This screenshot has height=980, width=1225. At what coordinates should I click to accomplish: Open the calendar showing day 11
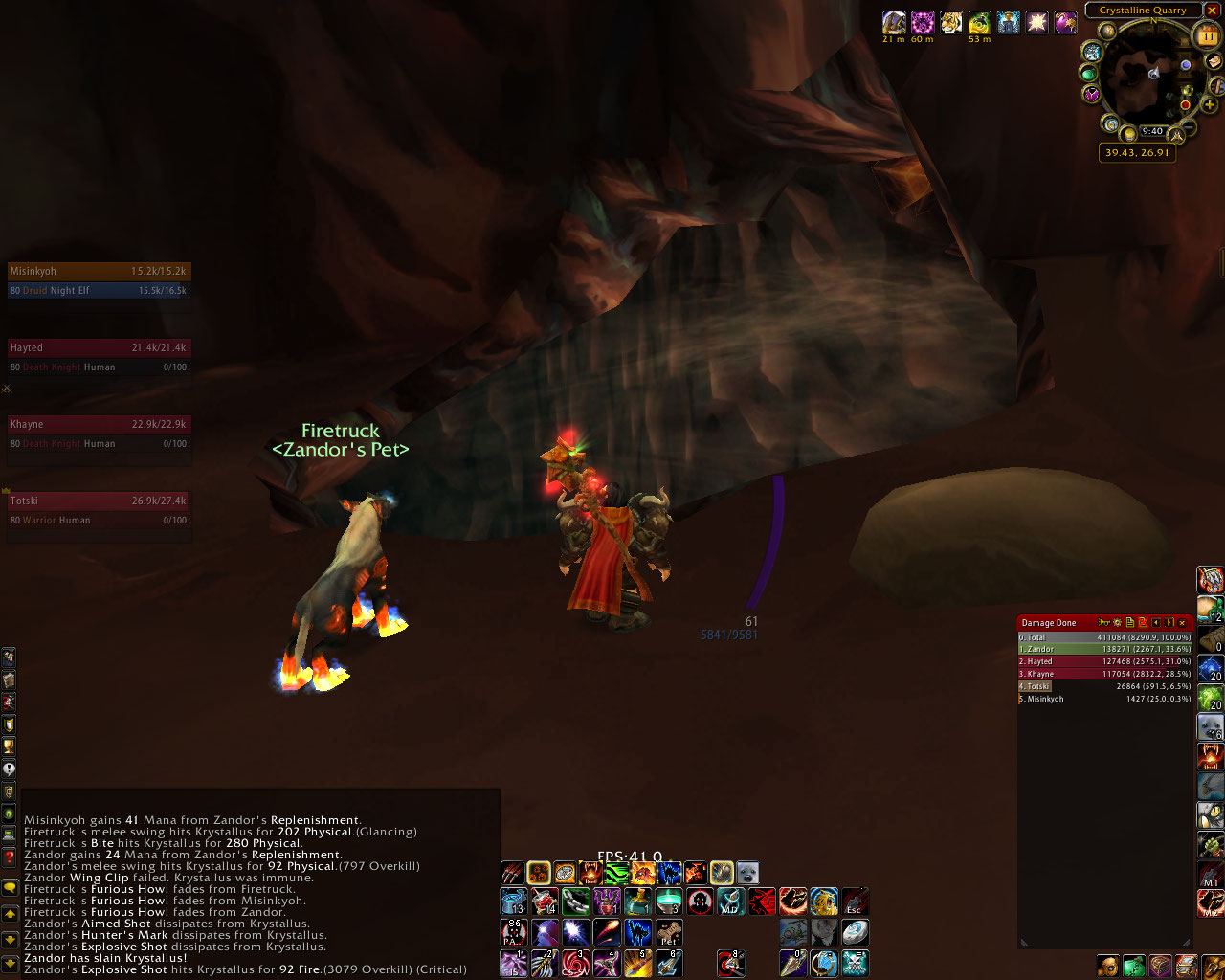(x=1208, y=36)
